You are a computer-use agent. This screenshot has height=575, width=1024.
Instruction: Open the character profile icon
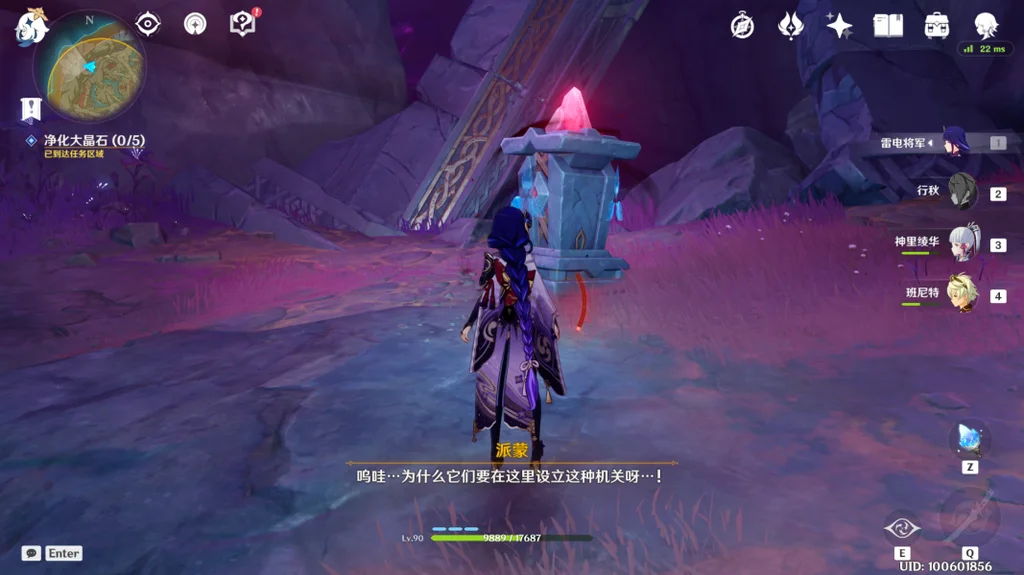coord(986,25)
